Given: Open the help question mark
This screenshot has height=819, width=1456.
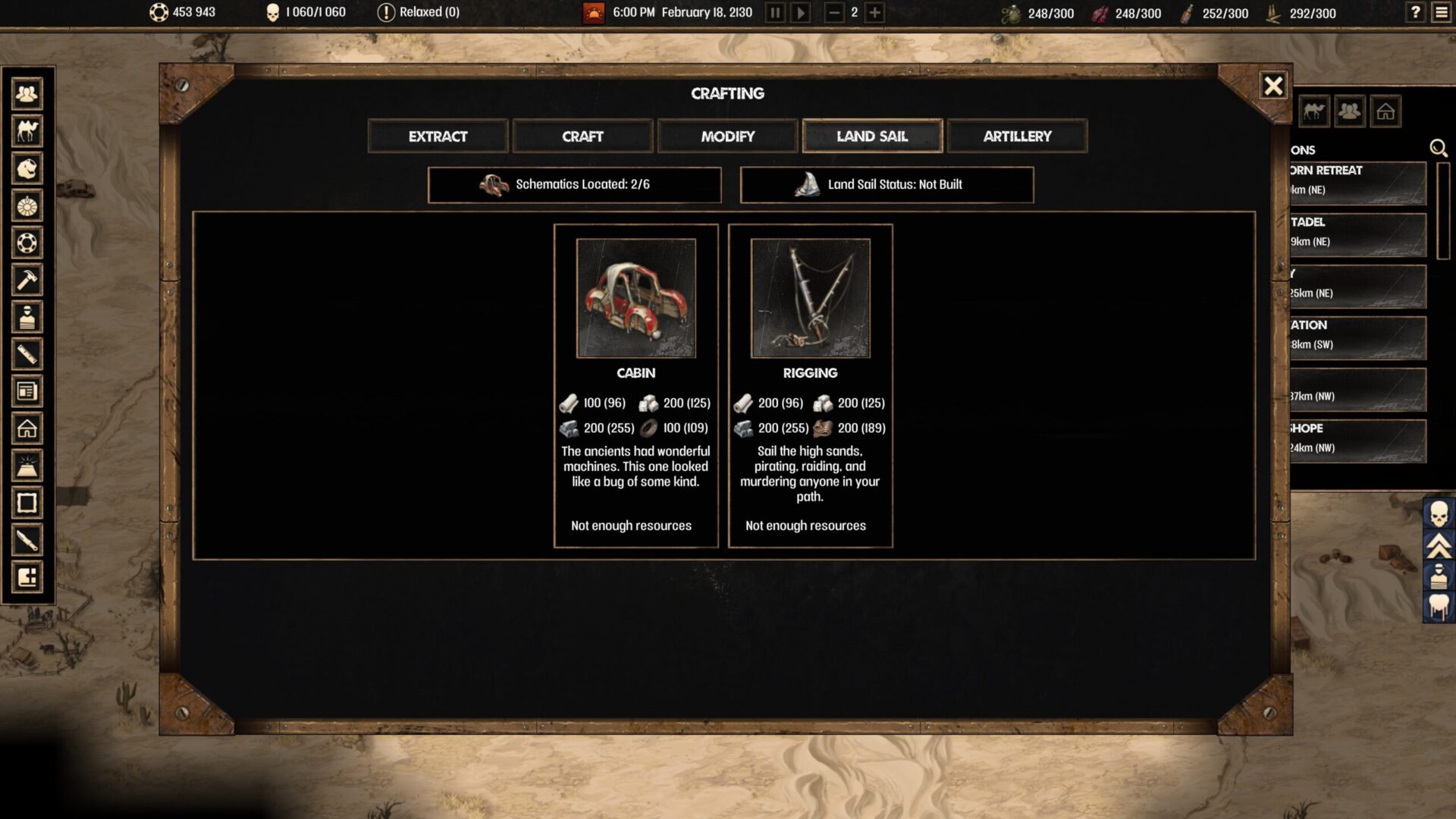Looking at the screenshot, I should tap(1415, 12).
